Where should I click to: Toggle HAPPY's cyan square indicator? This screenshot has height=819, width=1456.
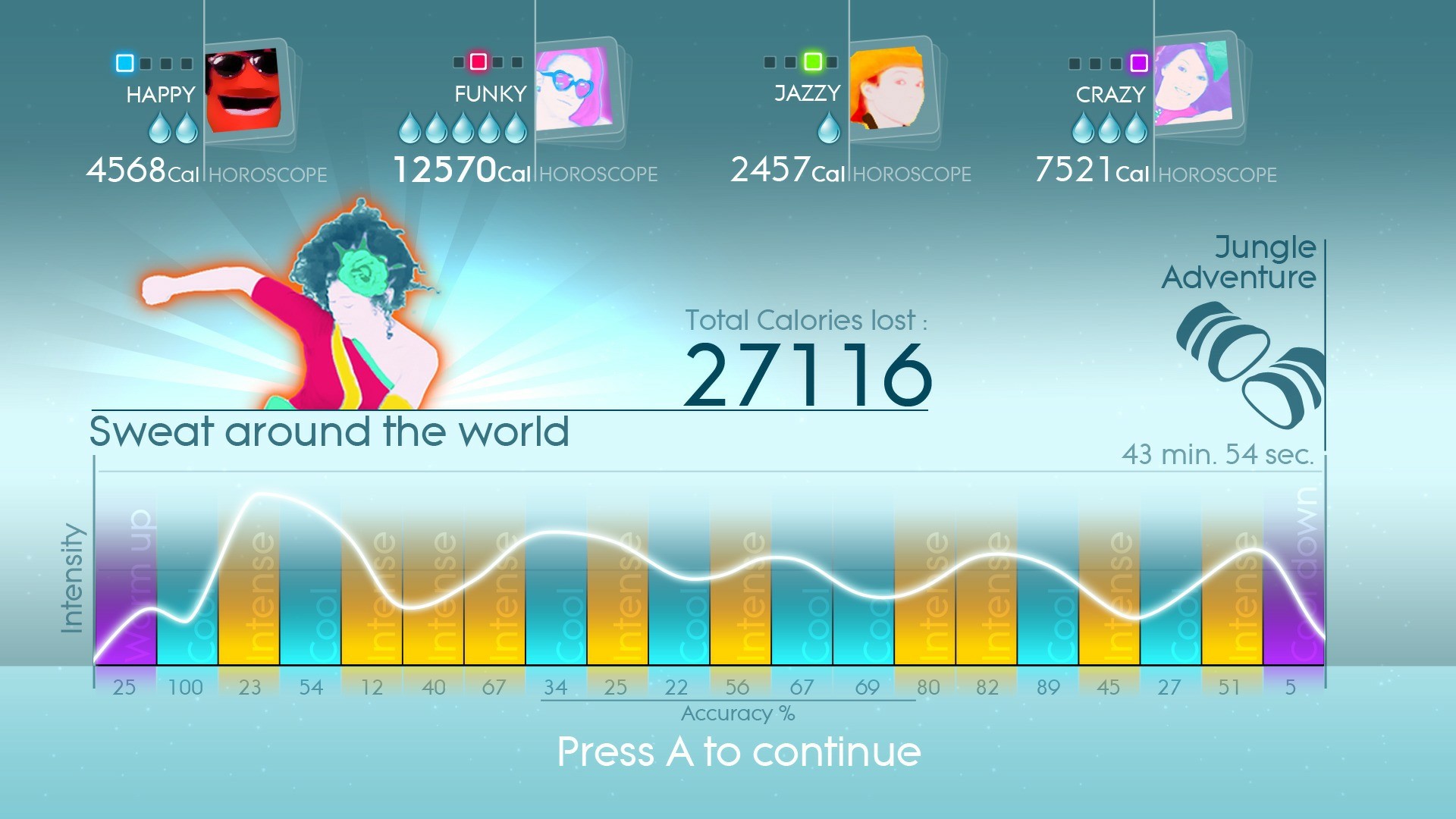click(123, 64)
